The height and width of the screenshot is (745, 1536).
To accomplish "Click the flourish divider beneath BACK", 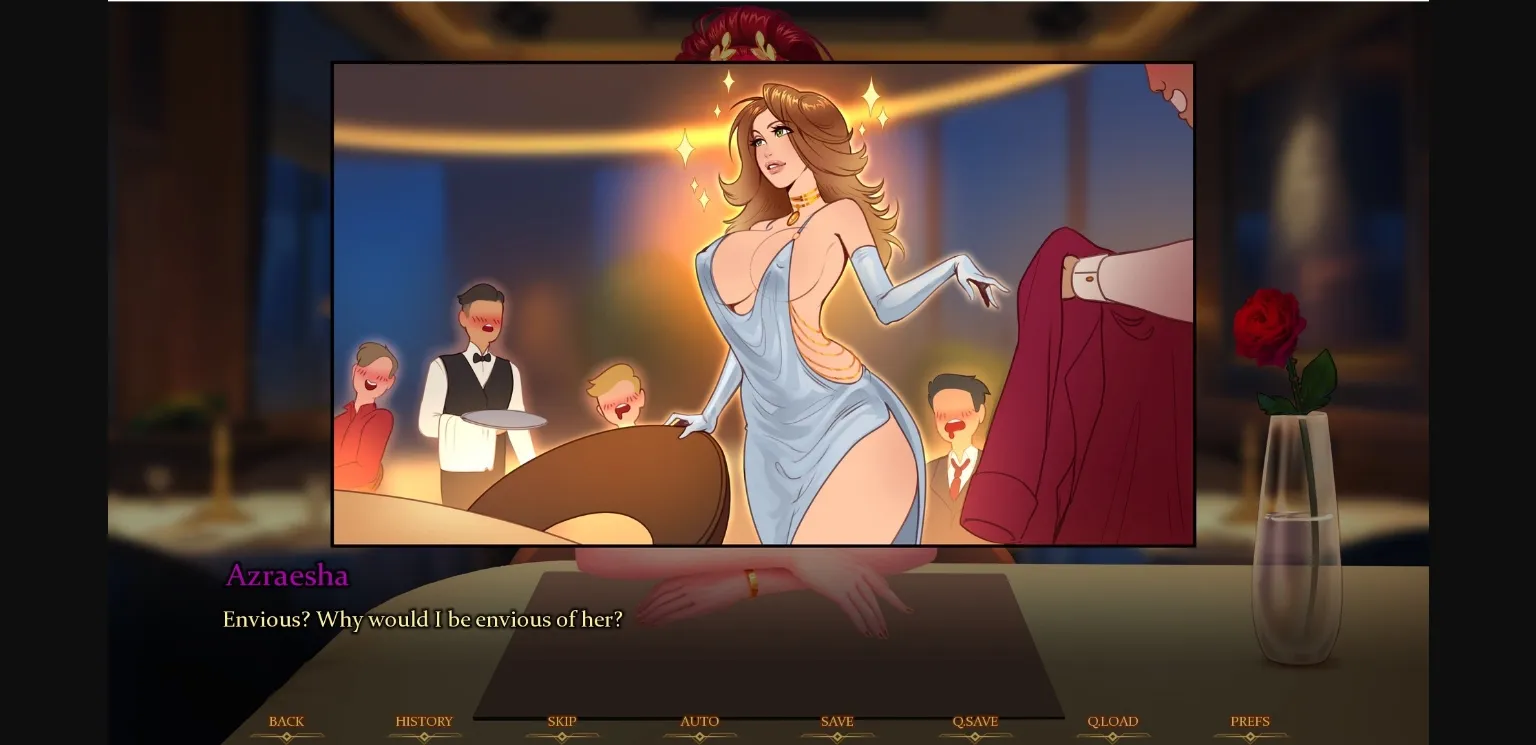I will [287, 735].
